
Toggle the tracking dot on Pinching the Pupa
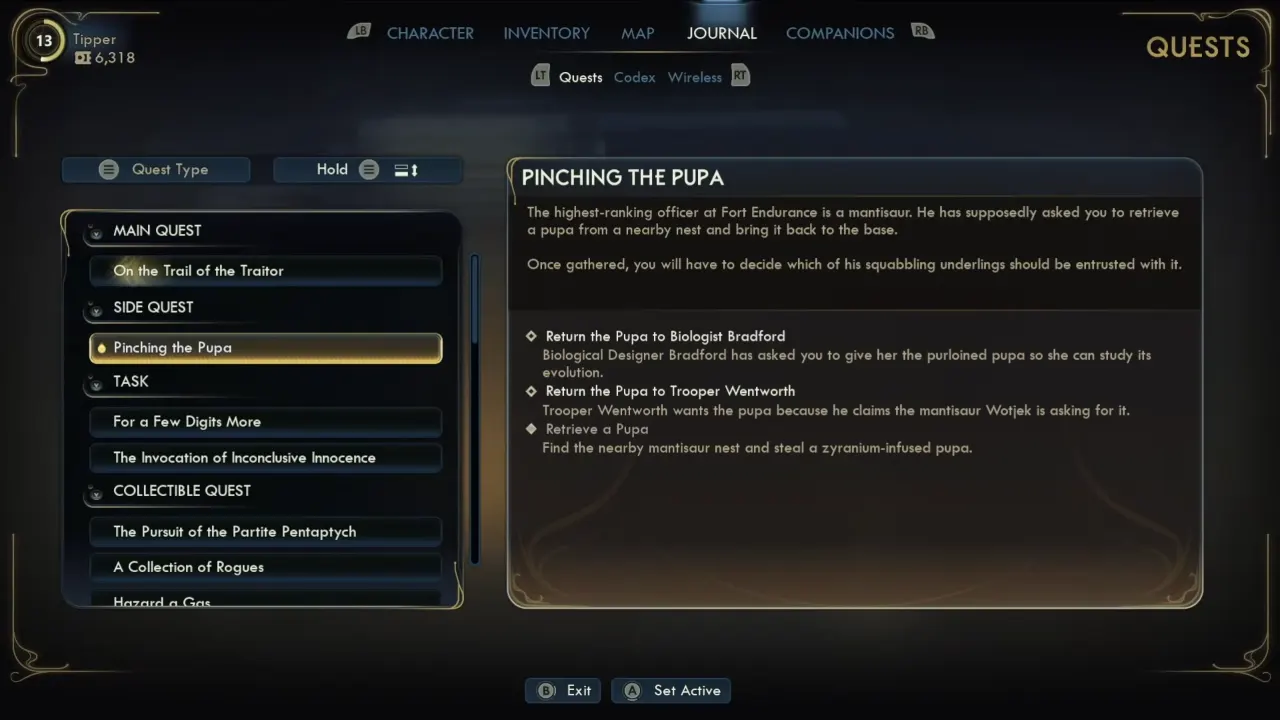click(x=101, y=347)
